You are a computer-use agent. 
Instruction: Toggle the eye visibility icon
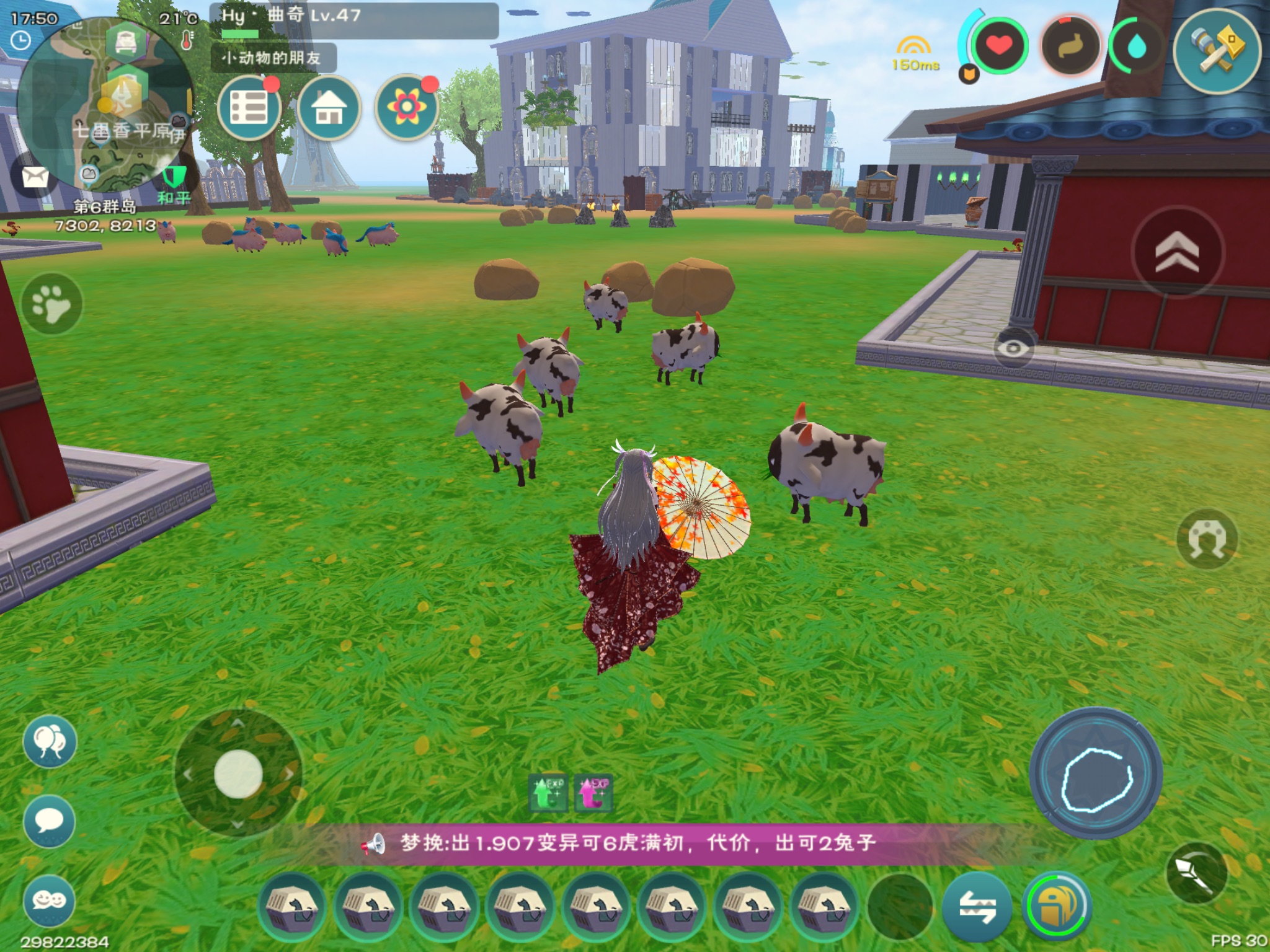[1013, 348]
